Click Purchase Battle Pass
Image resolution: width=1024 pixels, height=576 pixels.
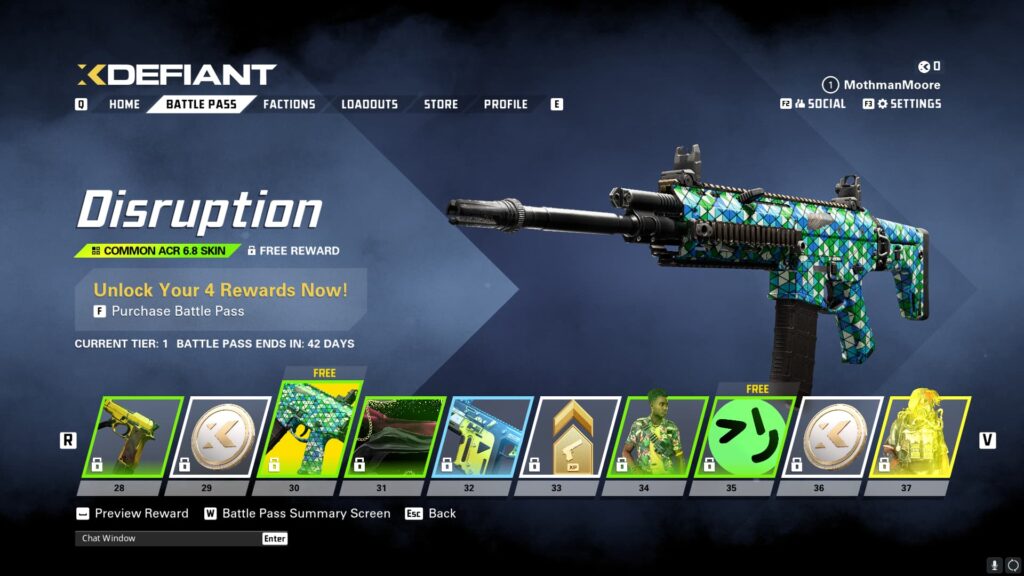pyautogui.click(x=177, y=311)
